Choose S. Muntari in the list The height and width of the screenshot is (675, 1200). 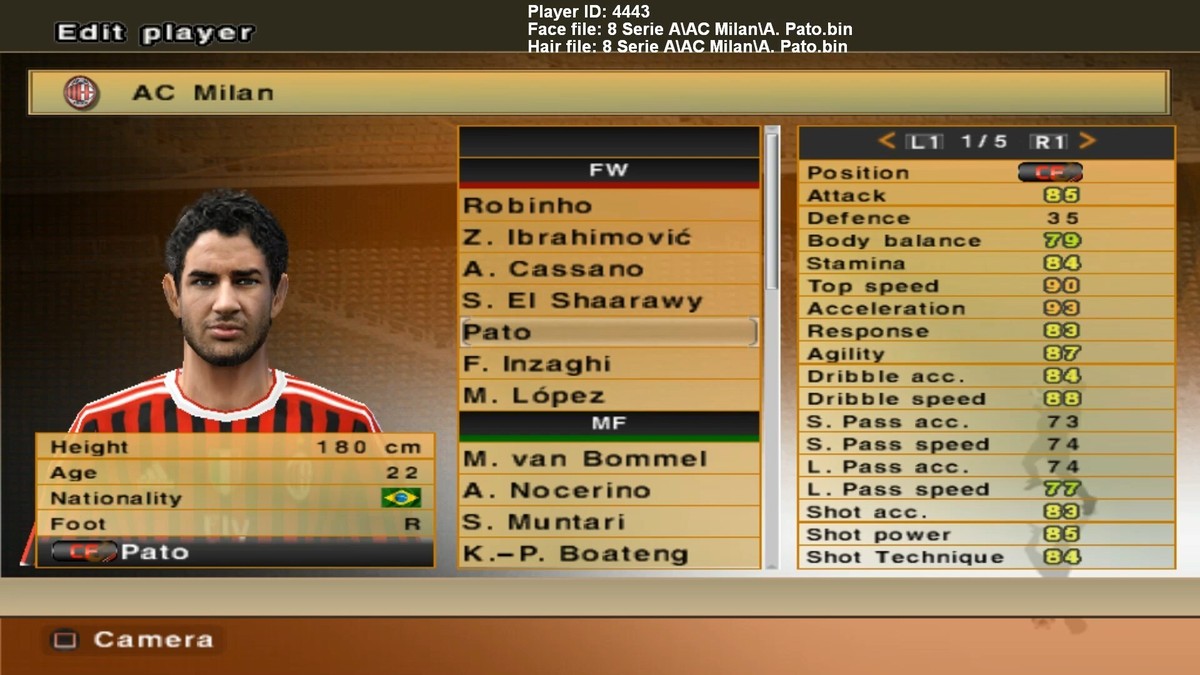(608, 522)
